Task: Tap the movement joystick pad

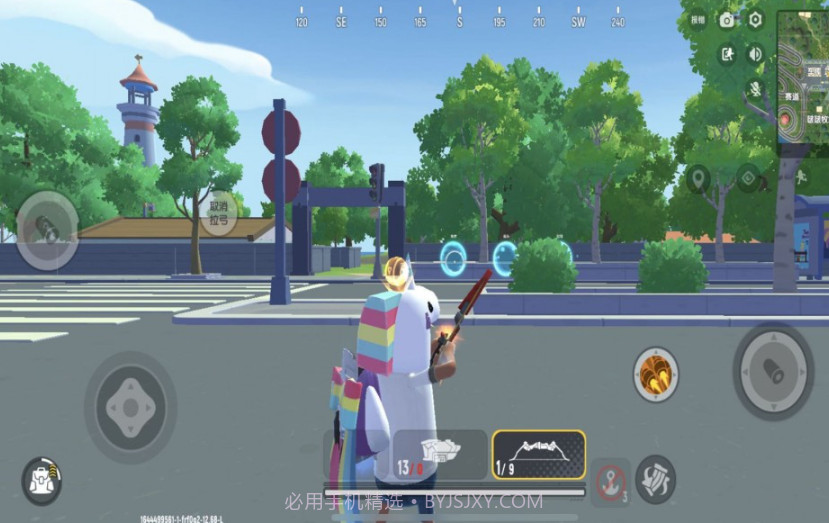Action: [x=130, y=406]
